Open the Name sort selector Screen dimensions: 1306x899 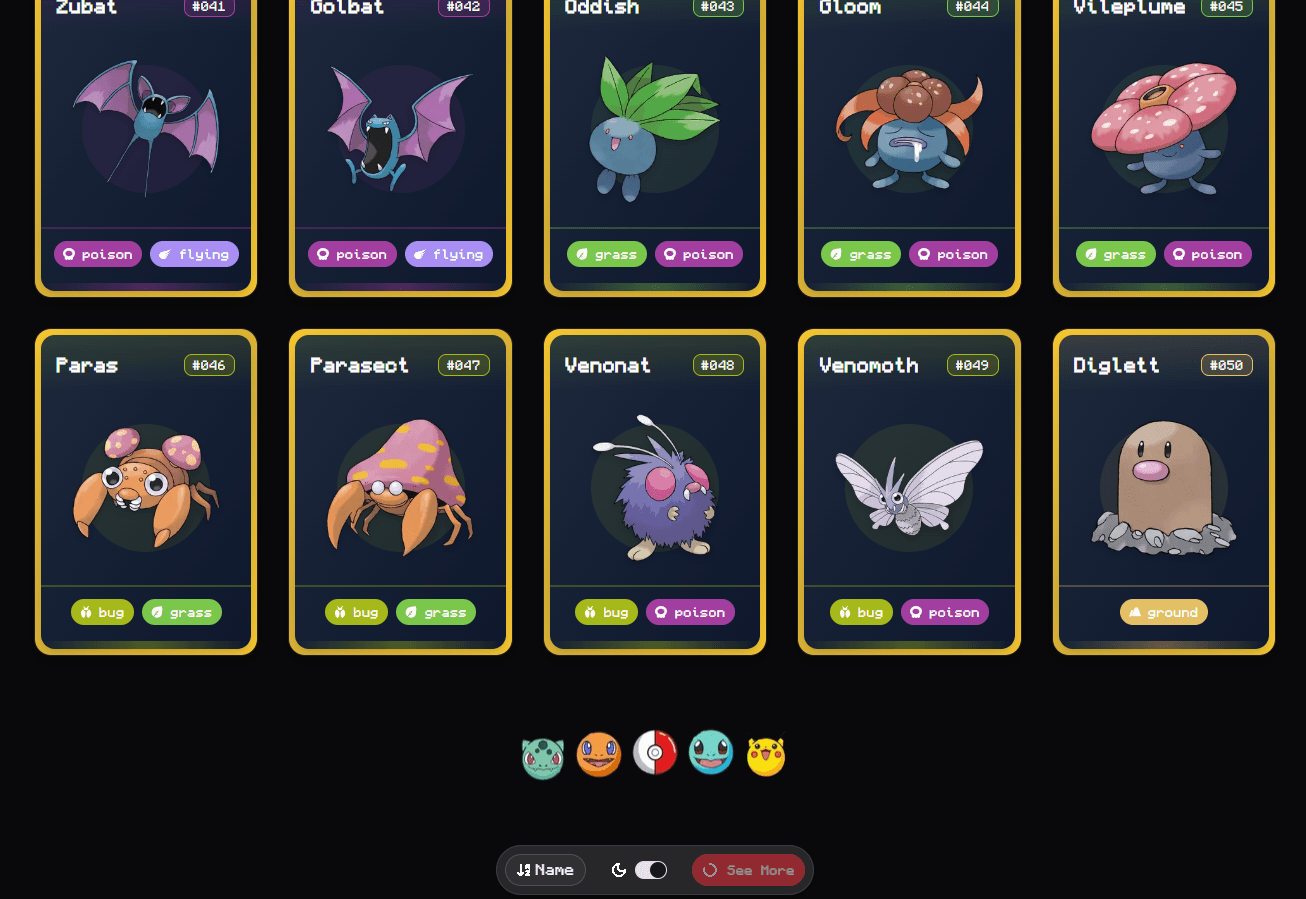[x=545, y=870]
